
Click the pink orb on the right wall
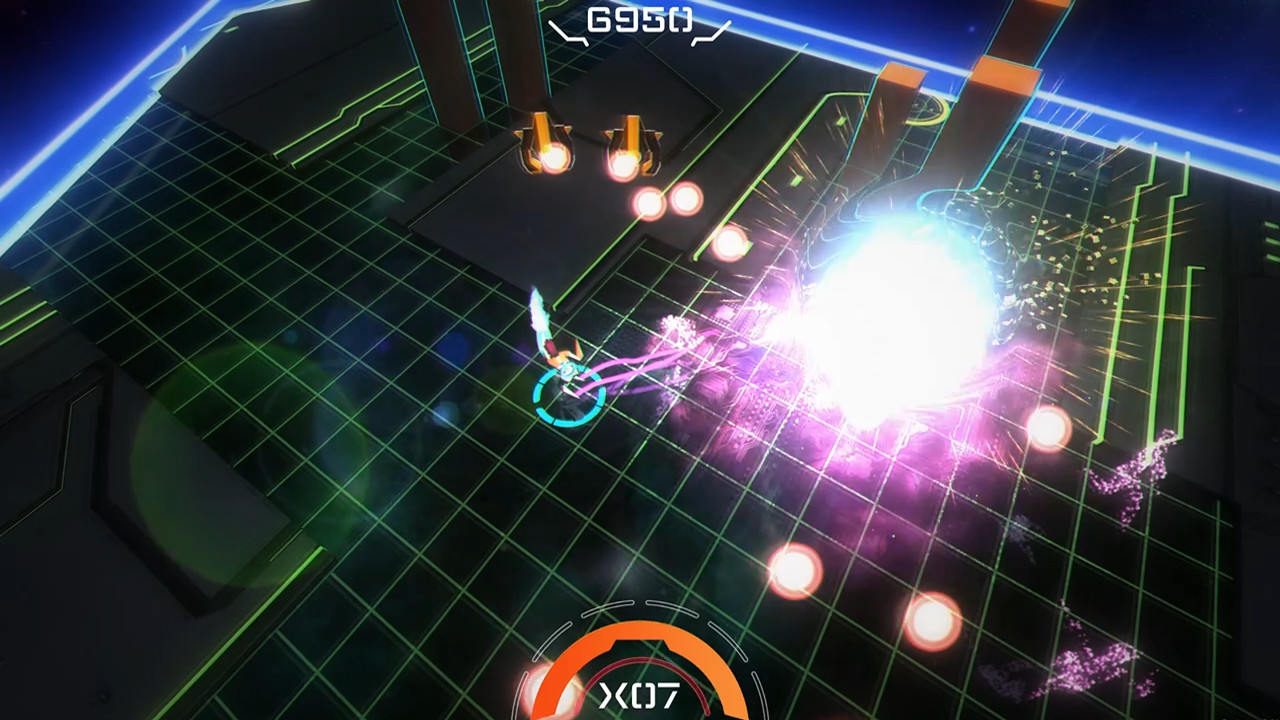(x=1045, y=430)
